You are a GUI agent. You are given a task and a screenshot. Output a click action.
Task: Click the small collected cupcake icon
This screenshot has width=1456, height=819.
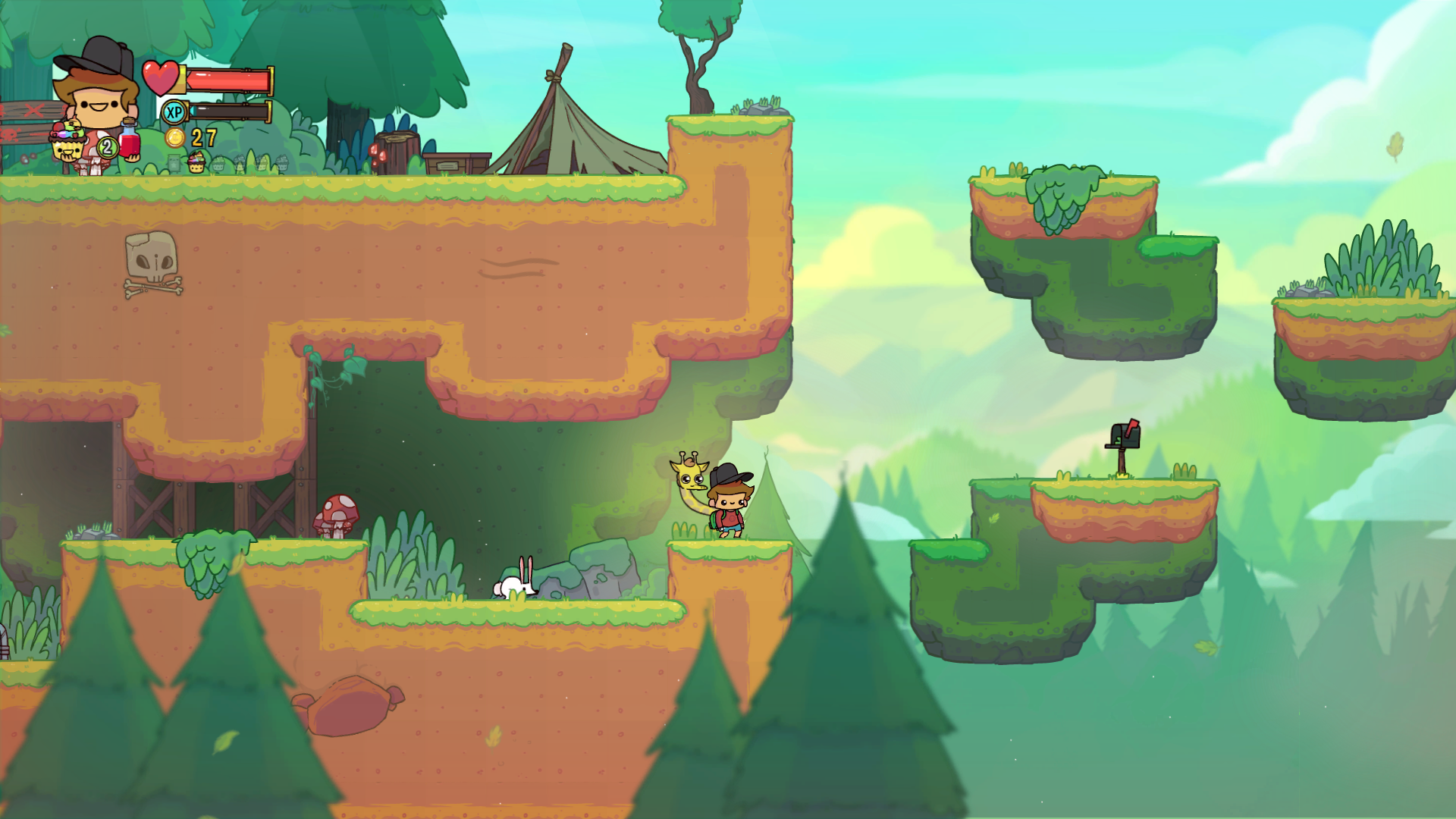point(196,162)
